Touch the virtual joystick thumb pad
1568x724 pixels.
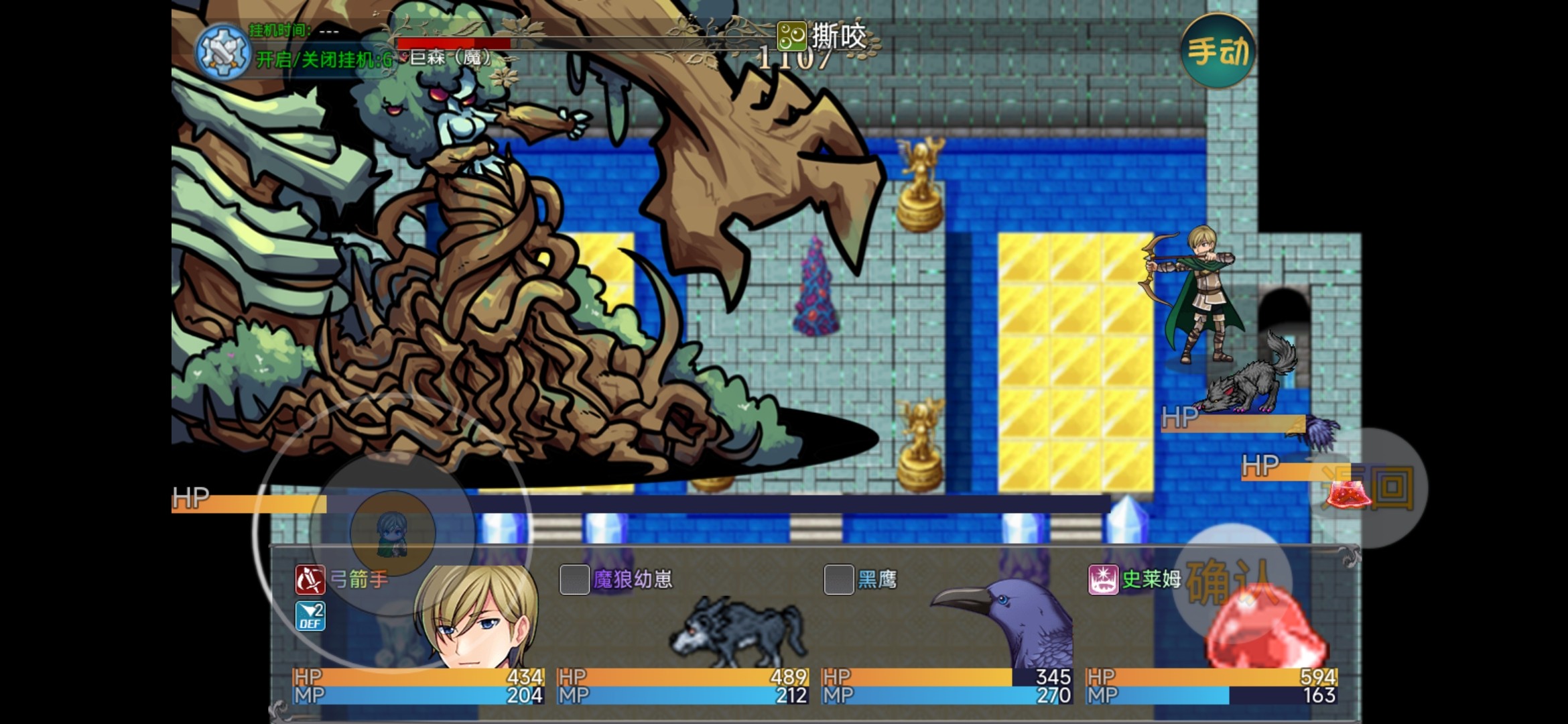(x=393, y=534)
